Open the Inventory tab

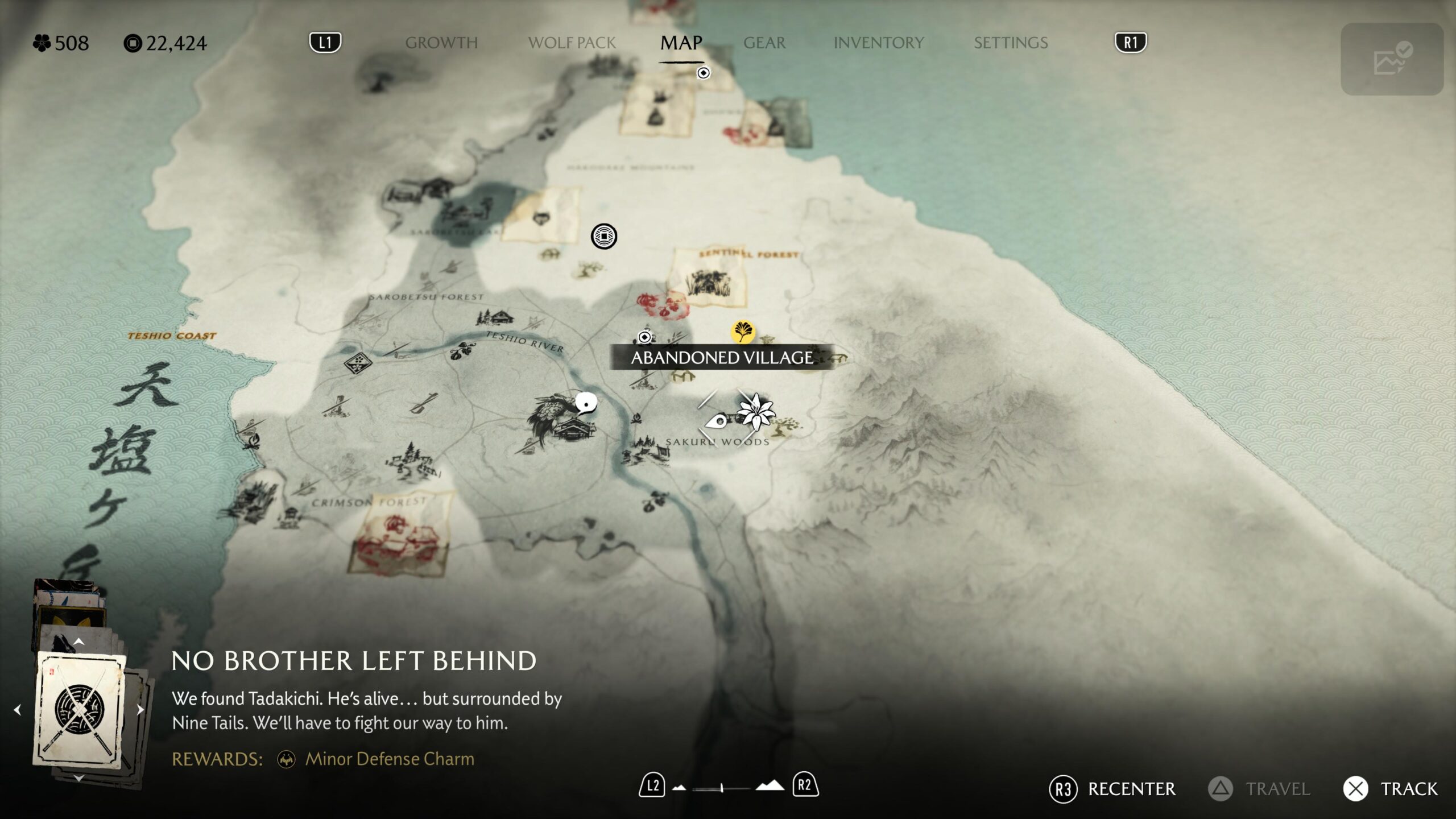coord(878,43)
